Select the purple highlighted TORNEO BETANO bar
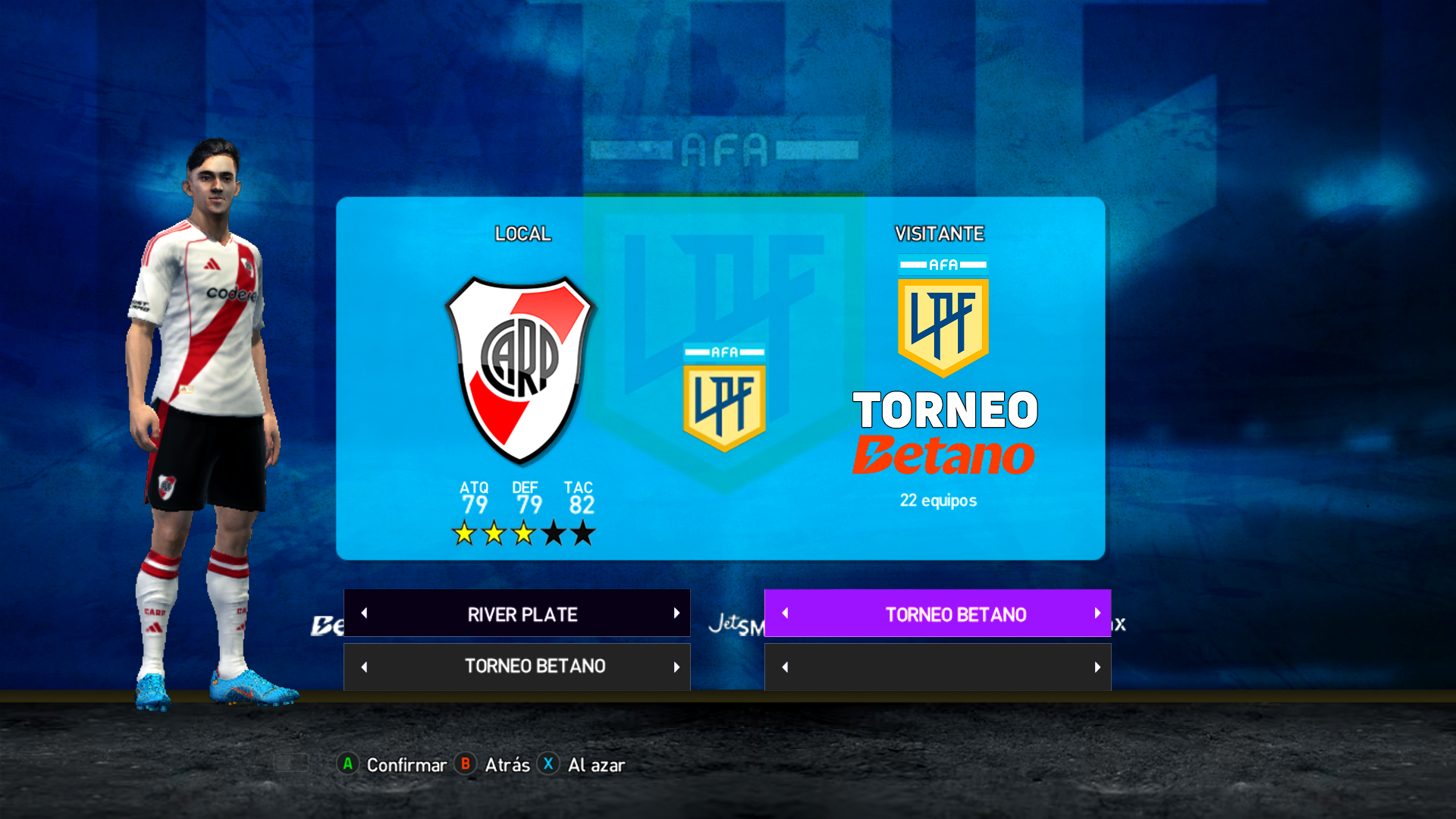 tap(955, 614)
